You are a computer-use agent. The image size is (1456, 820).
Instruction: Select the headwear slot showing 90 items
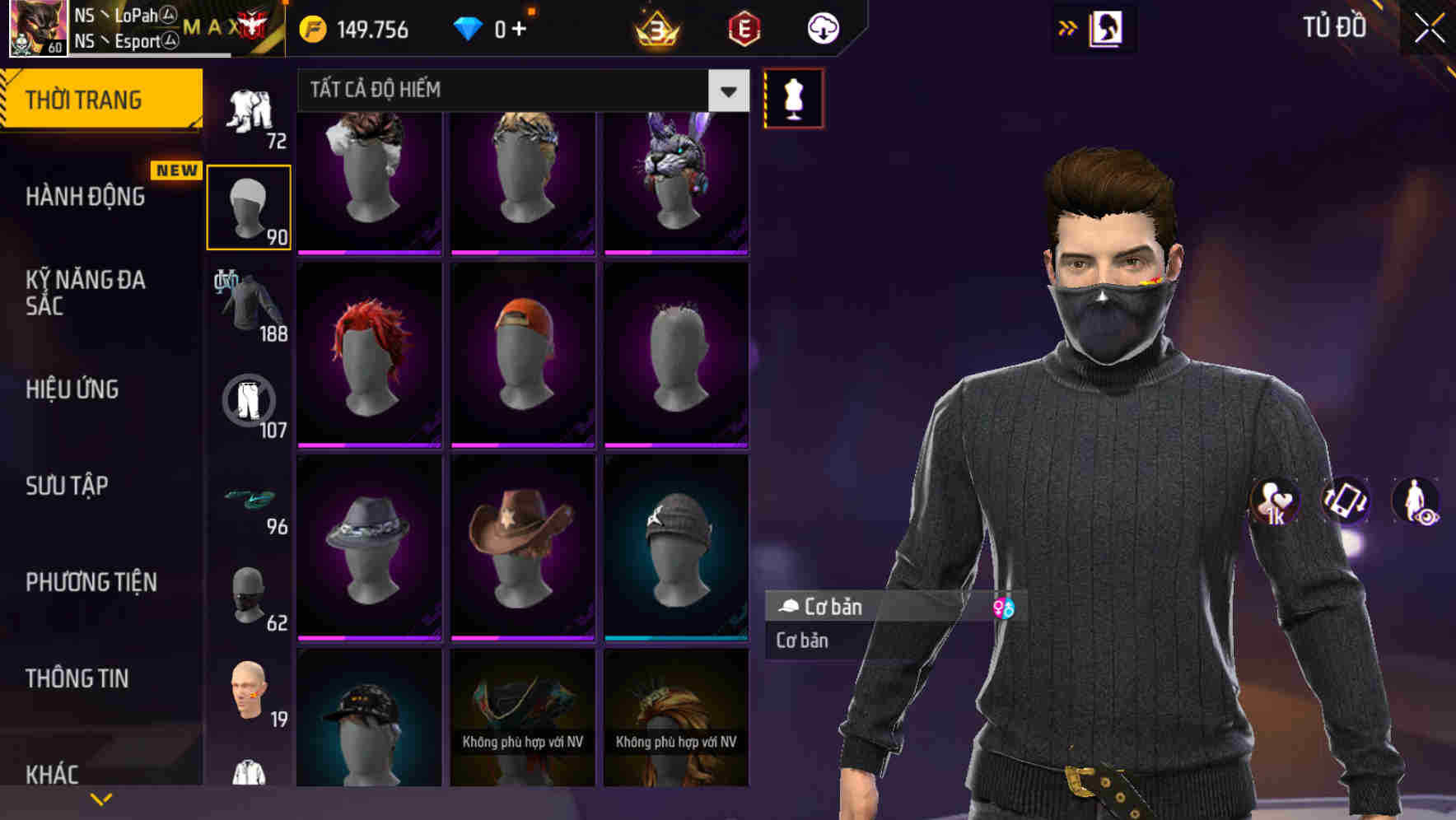(250, 206)
